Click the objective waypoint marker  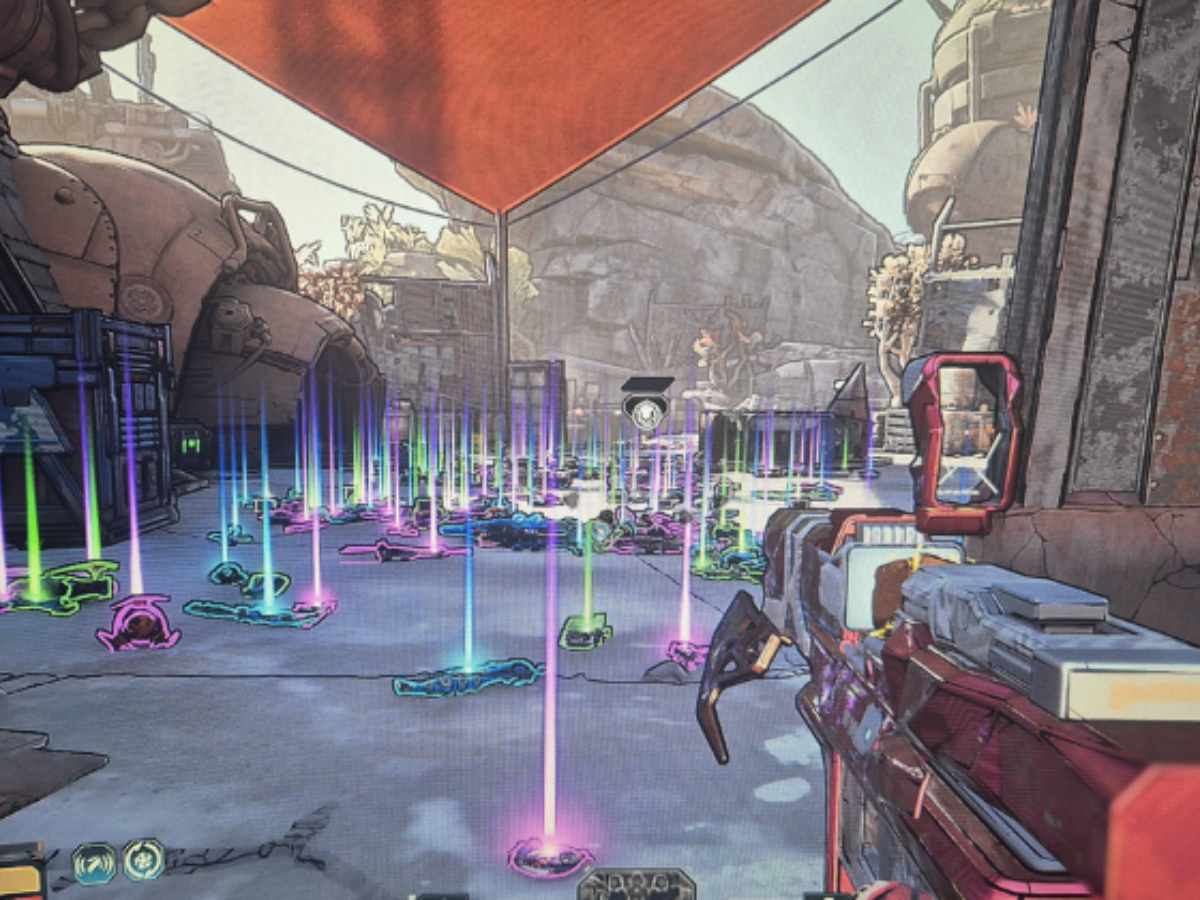tap(646, 407)
